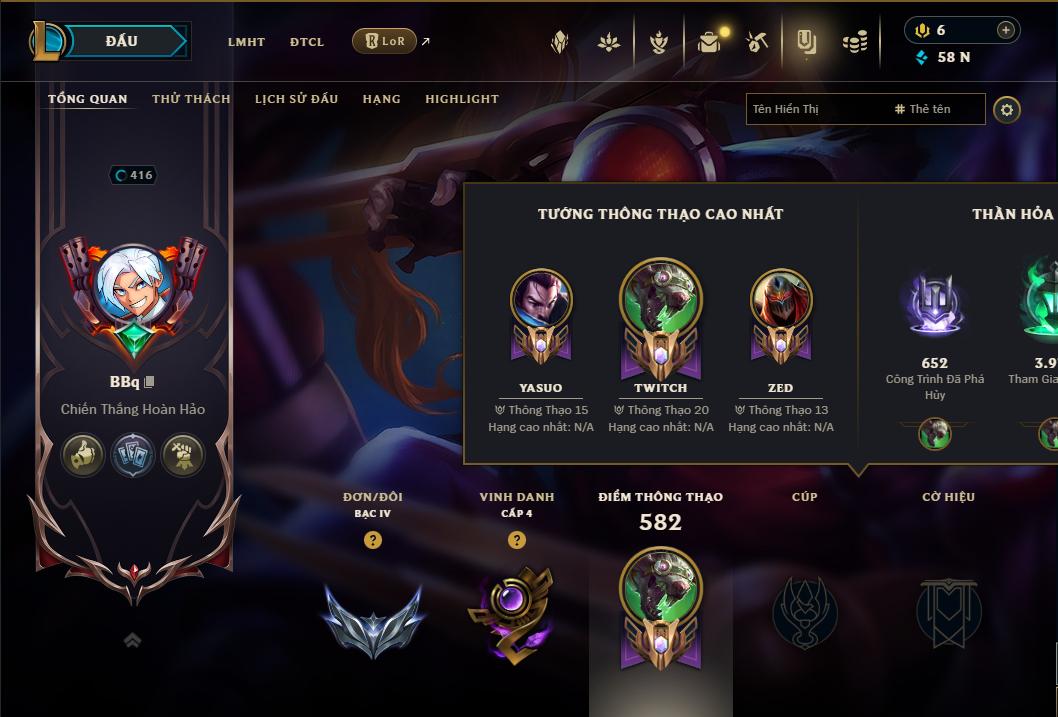View ĐƠN/ĐÔI ranked help question mark
The image size is (1058, 717).
pyautogui.click(x=373, y=540)
